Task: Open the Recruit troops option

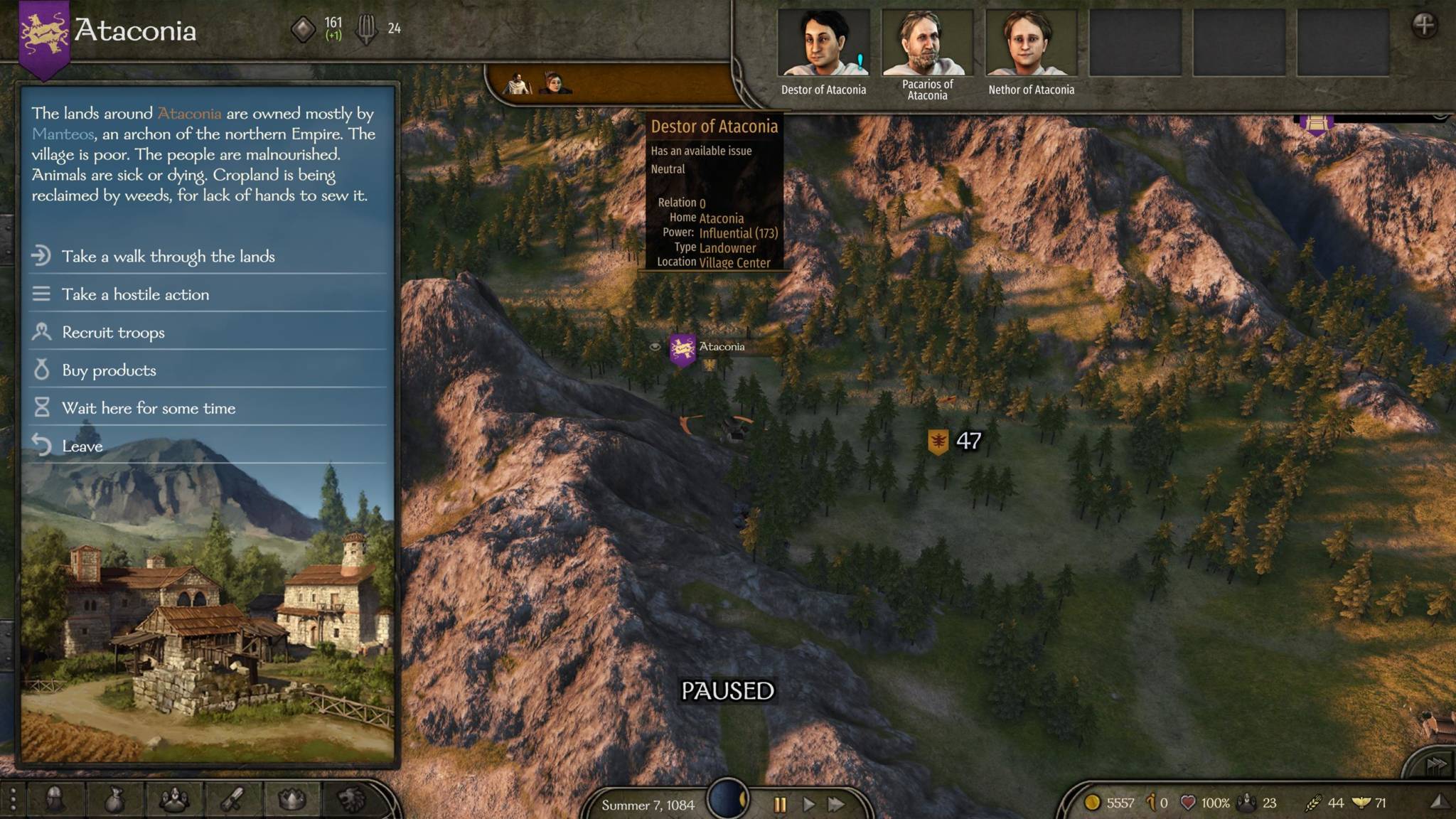Action: click(x=113, y=332)
